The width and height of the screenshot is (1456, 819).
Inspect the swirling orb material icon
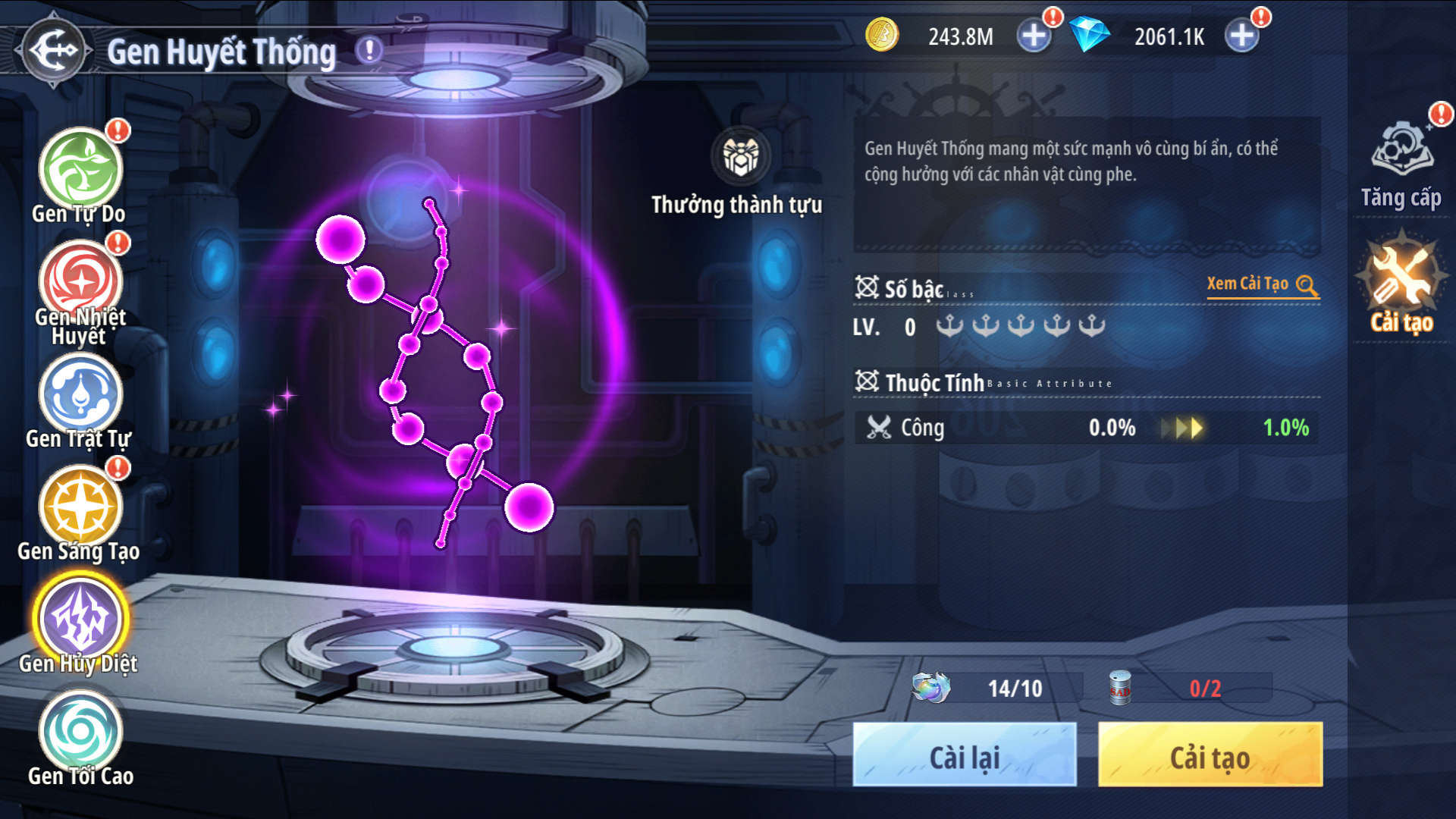point(930,688)
